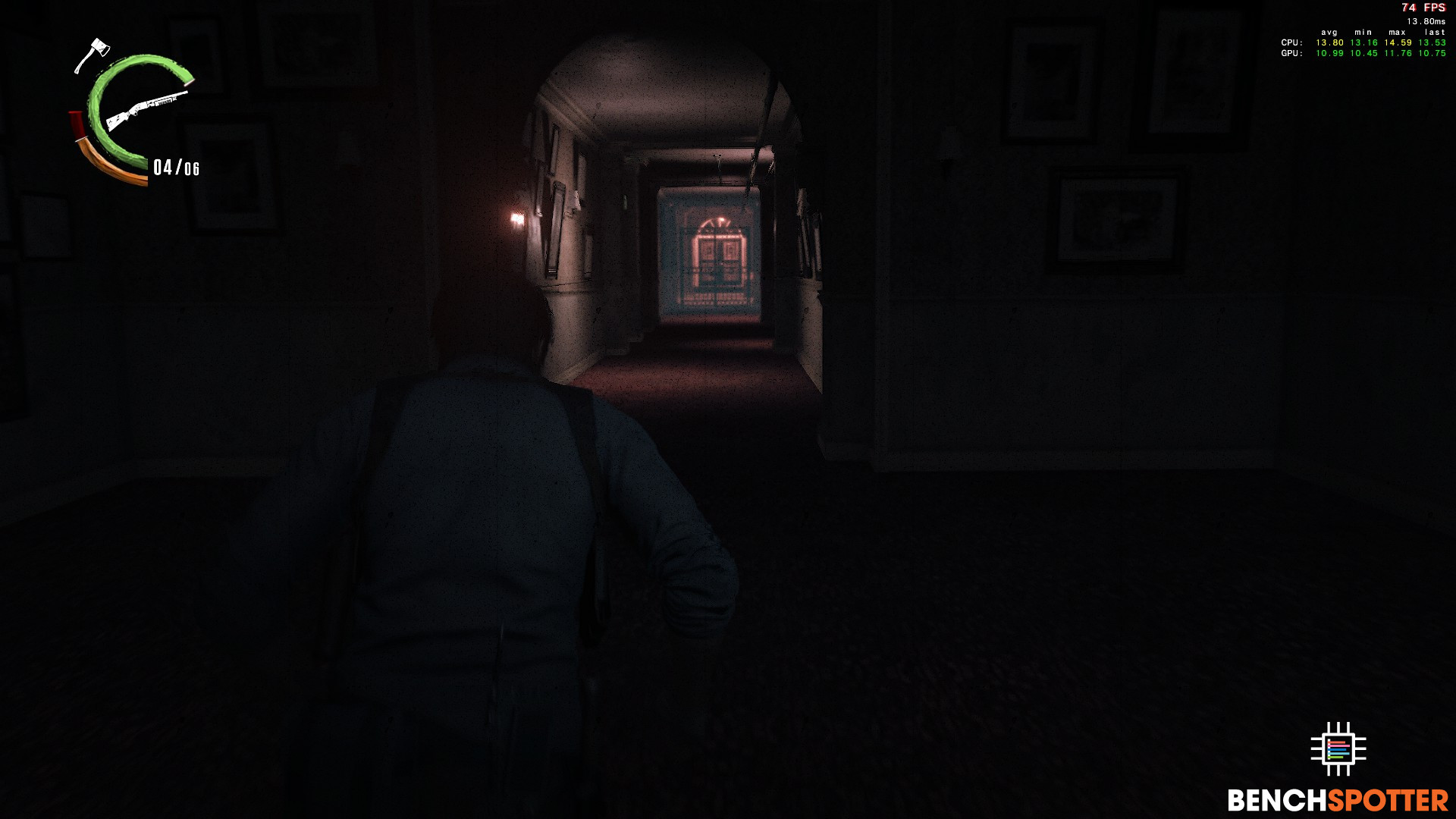Expand the avg column of CPU stats
This screenshot has height=819, width=1456.
click(1329, 42)
